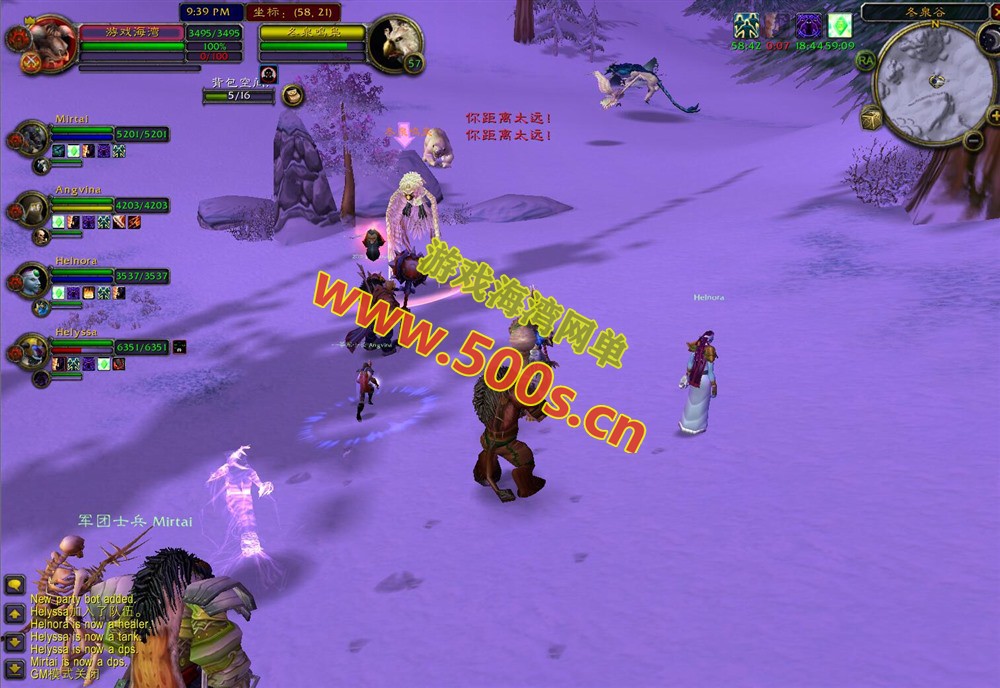Zoom out the minimap with minus button
The image size is (1000, 688).
click(x=973, y=140)
